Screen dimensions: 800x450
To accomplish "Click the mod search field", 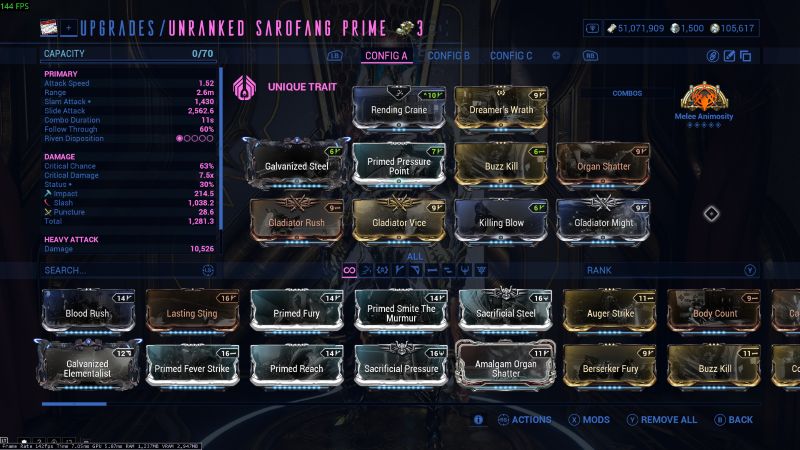I will [x=120, y=270].
